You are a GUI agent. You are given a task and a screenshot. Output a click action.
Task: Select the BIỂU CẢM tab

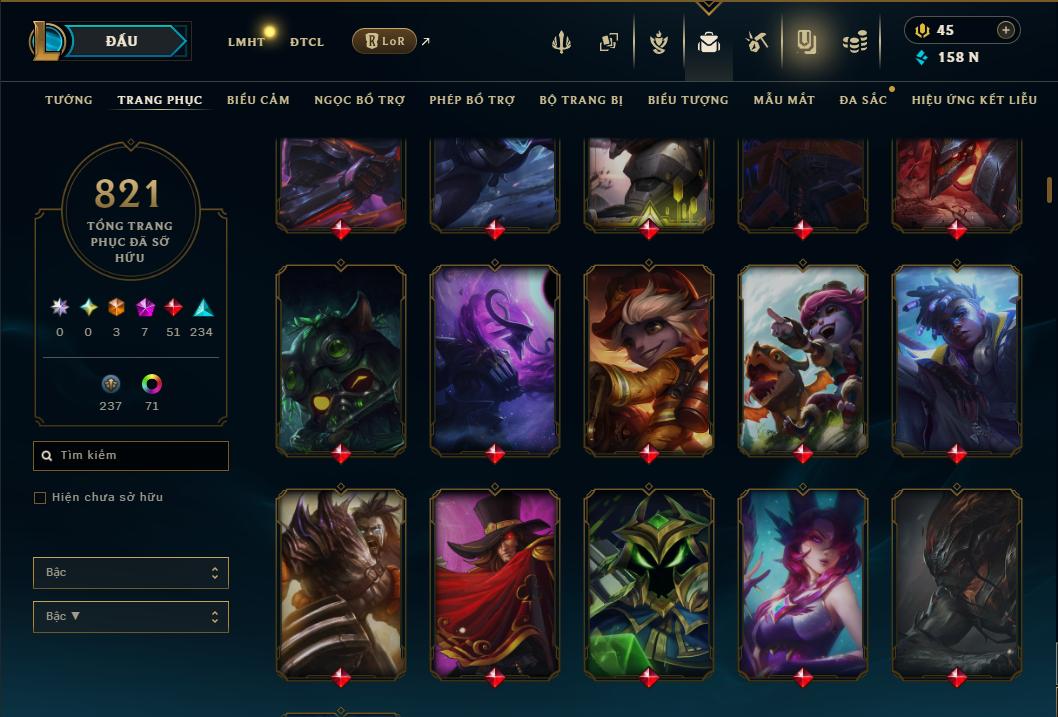pos(258,100)
